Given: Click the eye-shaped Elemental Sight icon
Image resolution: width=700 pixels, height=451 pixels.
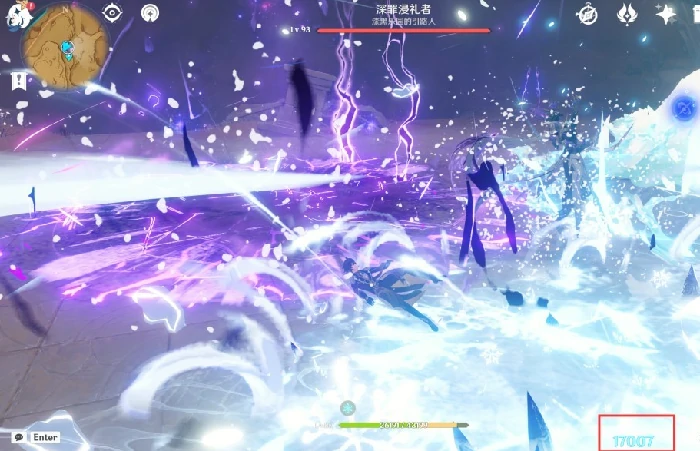Looking at the screenshot, I should tap(112, 13).
